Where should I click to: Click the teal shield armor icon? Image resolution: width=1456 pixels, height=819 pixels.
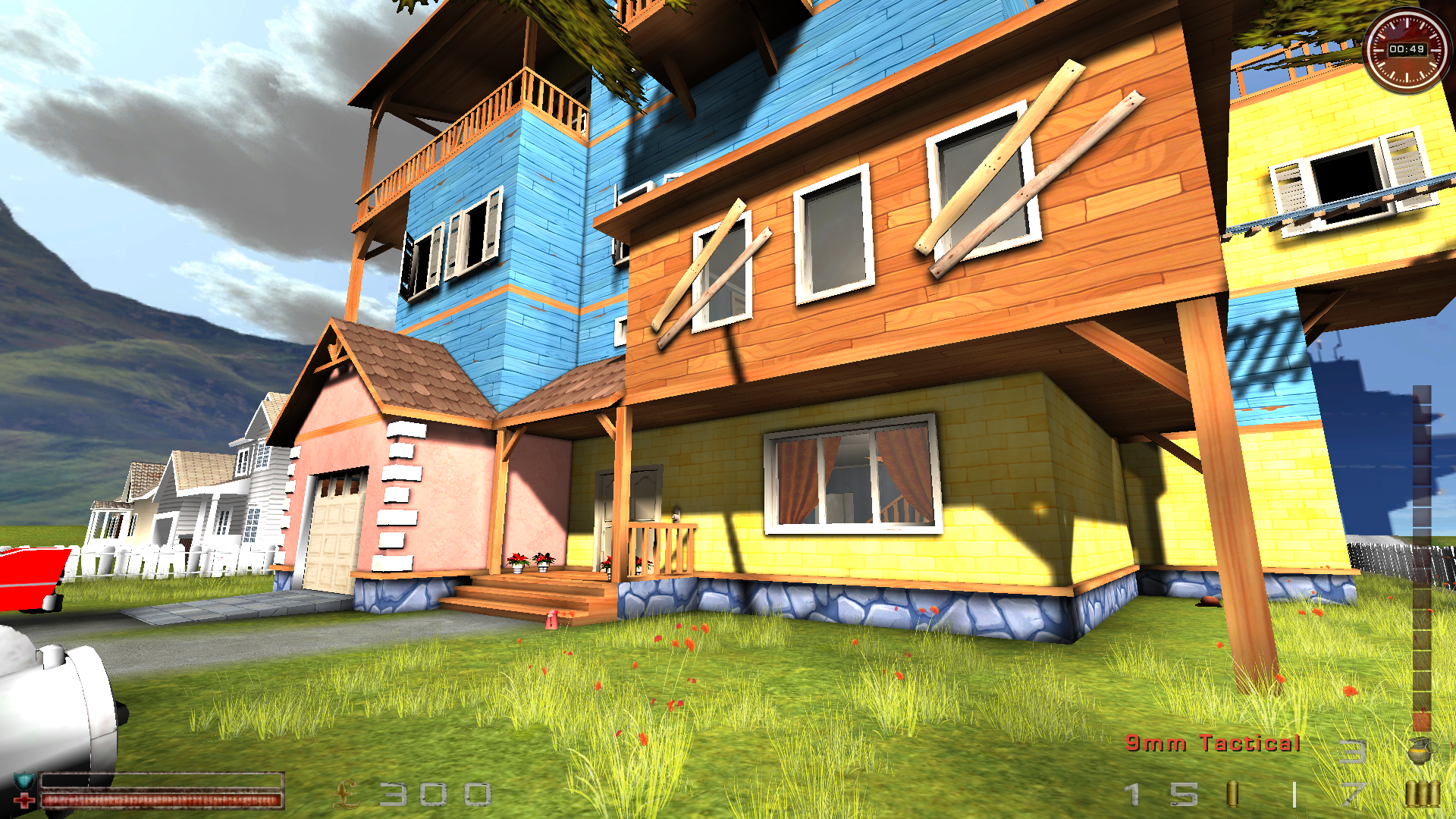click(24, 780)
